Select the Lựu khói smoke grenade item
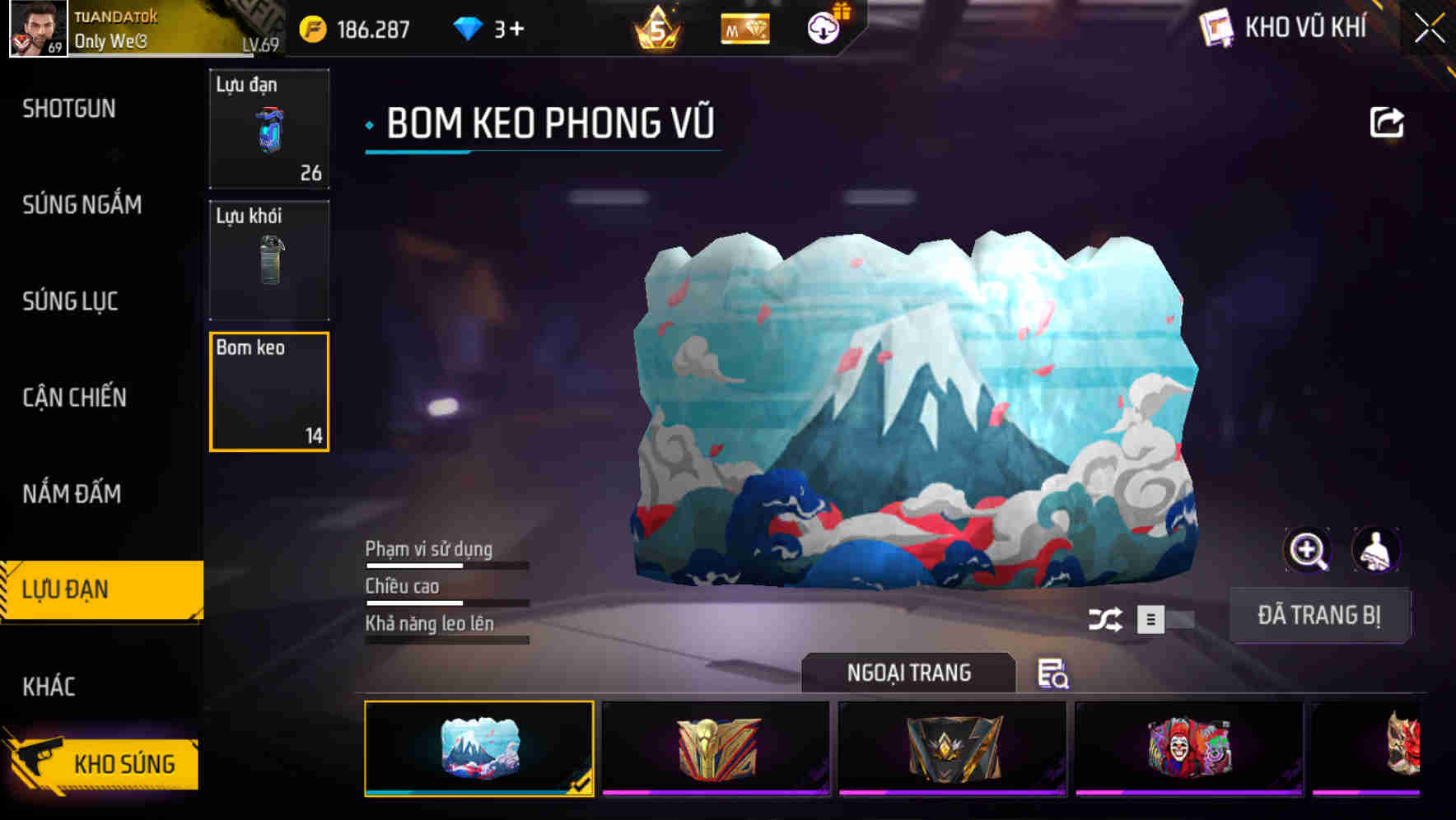Screen dimensions: 1456x820 pyautogui.click(x=269, y=260)
